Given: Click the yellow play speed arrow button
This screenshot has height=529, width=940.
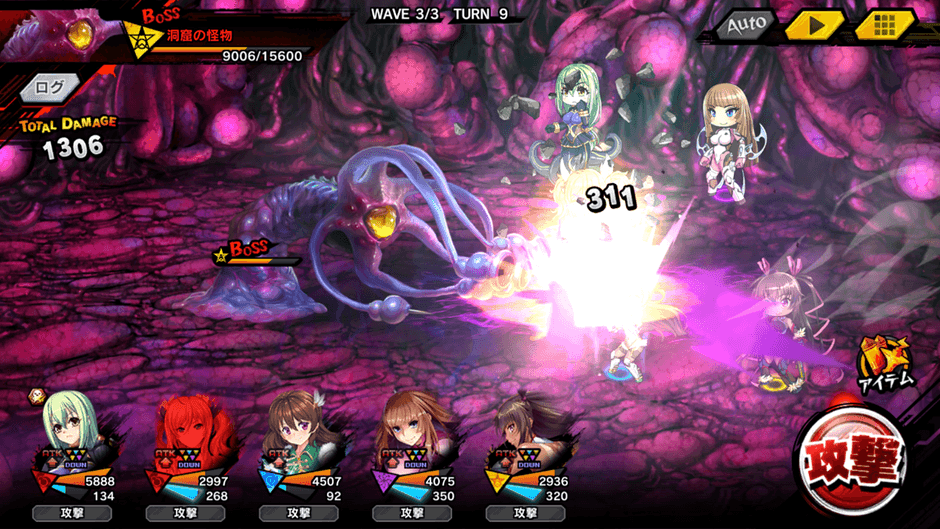Looking at the screenshot, I should (x=813, y=24).
